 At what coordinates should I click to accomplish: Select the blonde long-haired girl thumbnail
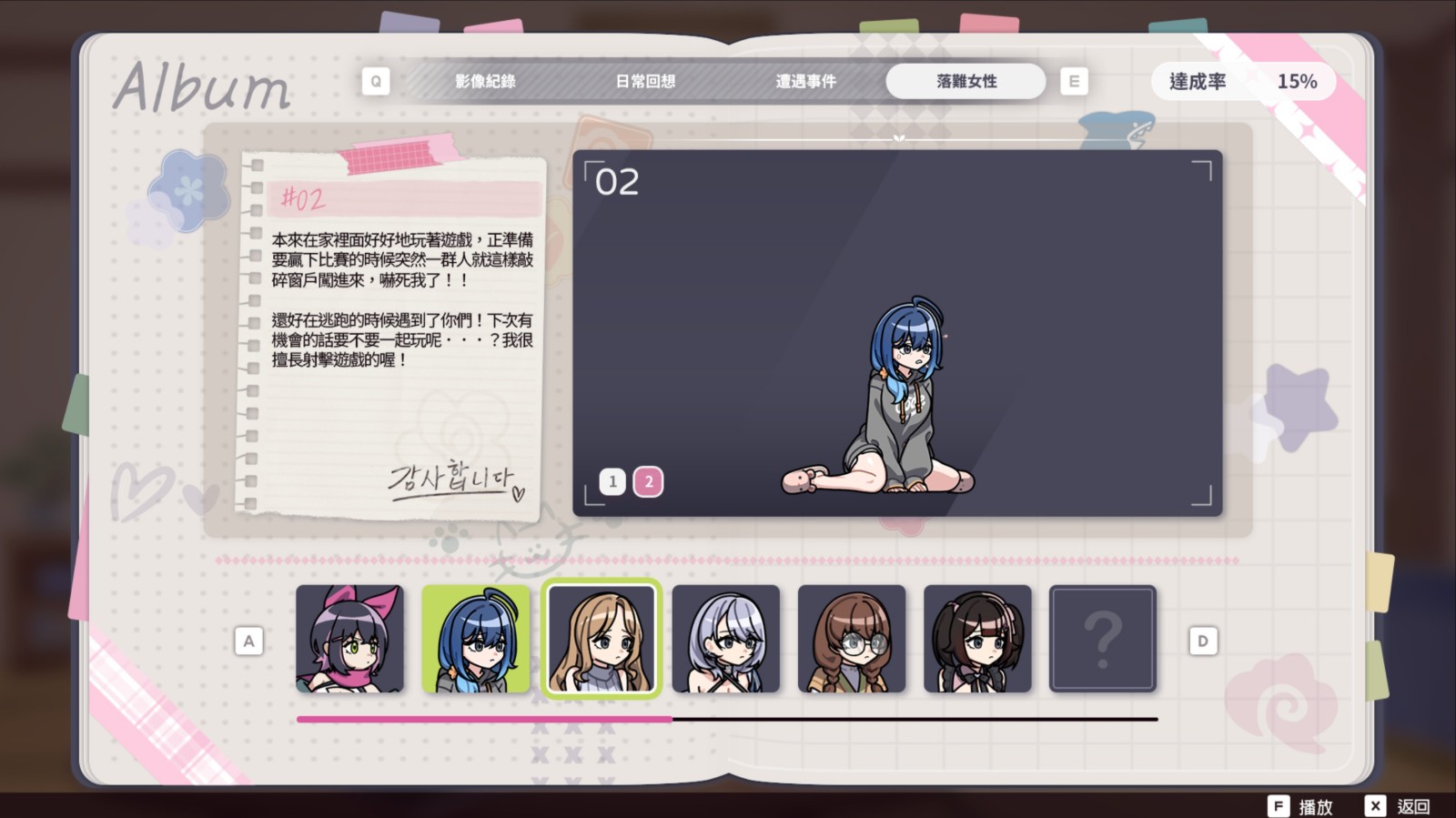(602, 638)
